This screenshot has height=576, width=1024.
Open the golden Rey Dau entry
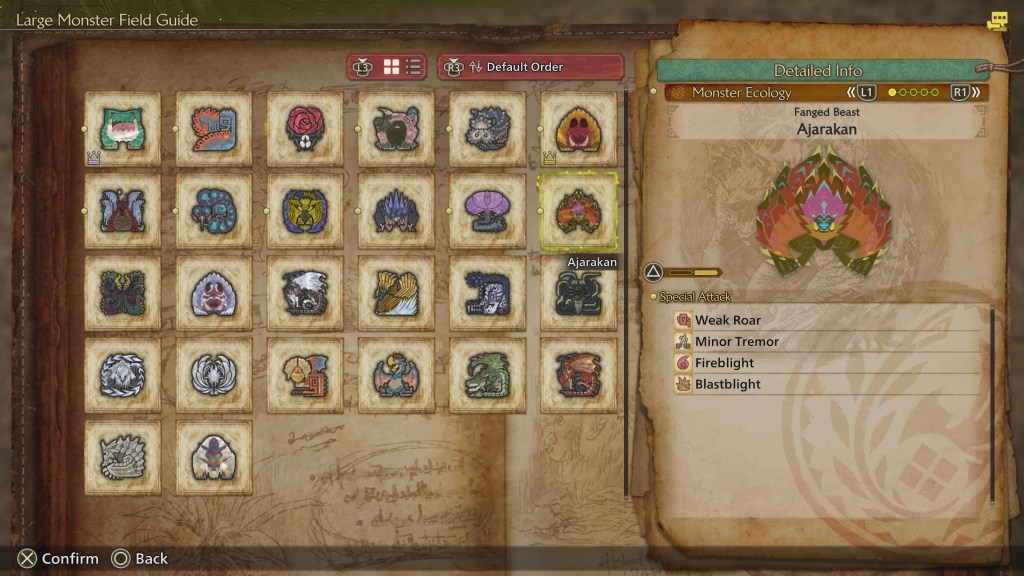305,211
